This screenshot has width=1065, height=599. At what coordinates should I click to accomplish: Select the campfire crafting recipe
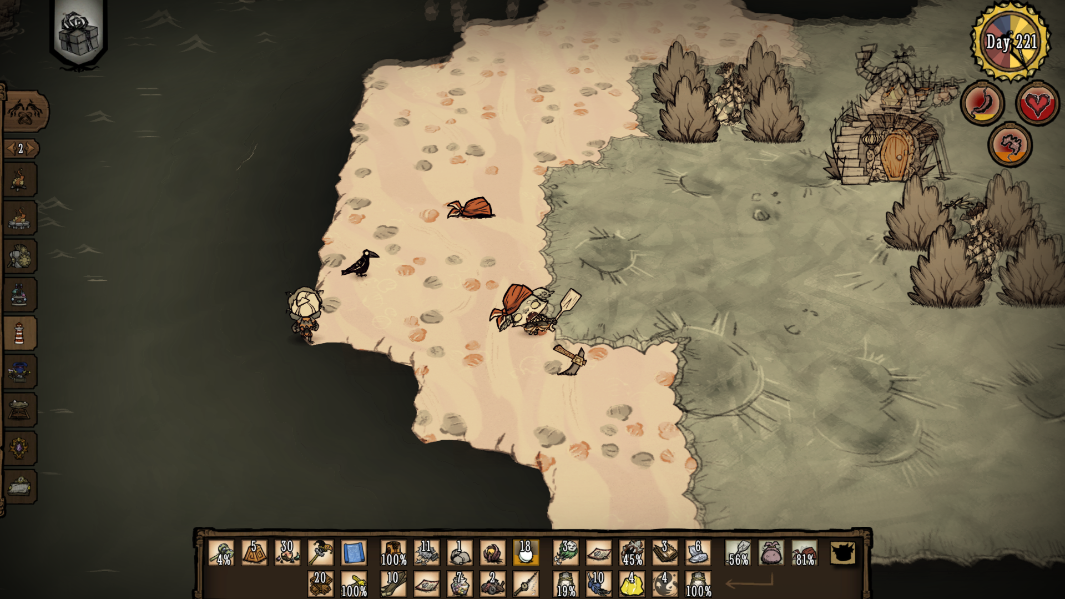(x=19, y=180)
